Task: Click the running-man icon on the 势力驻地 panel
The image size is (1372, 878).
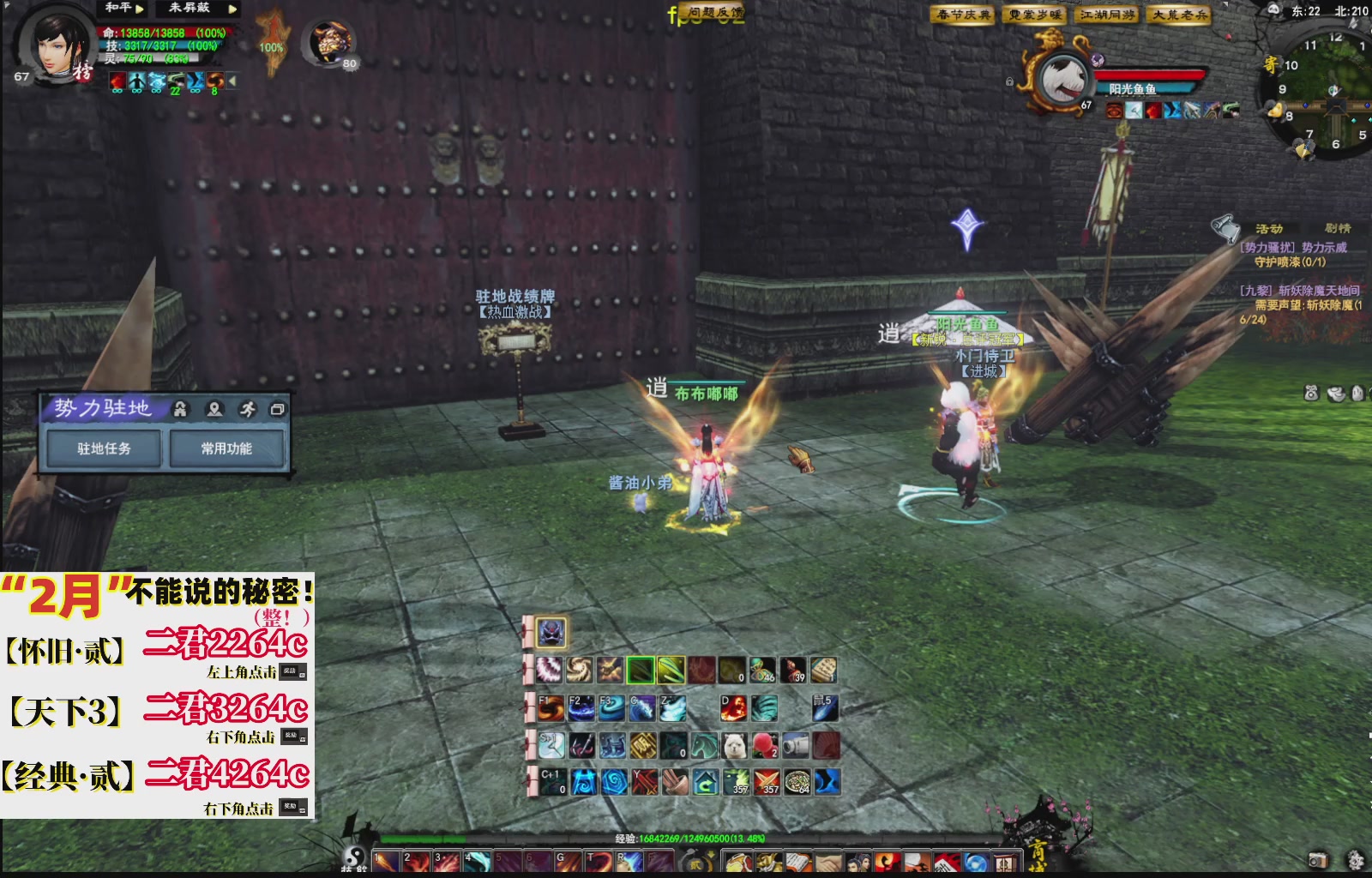Action: point(249,410)
